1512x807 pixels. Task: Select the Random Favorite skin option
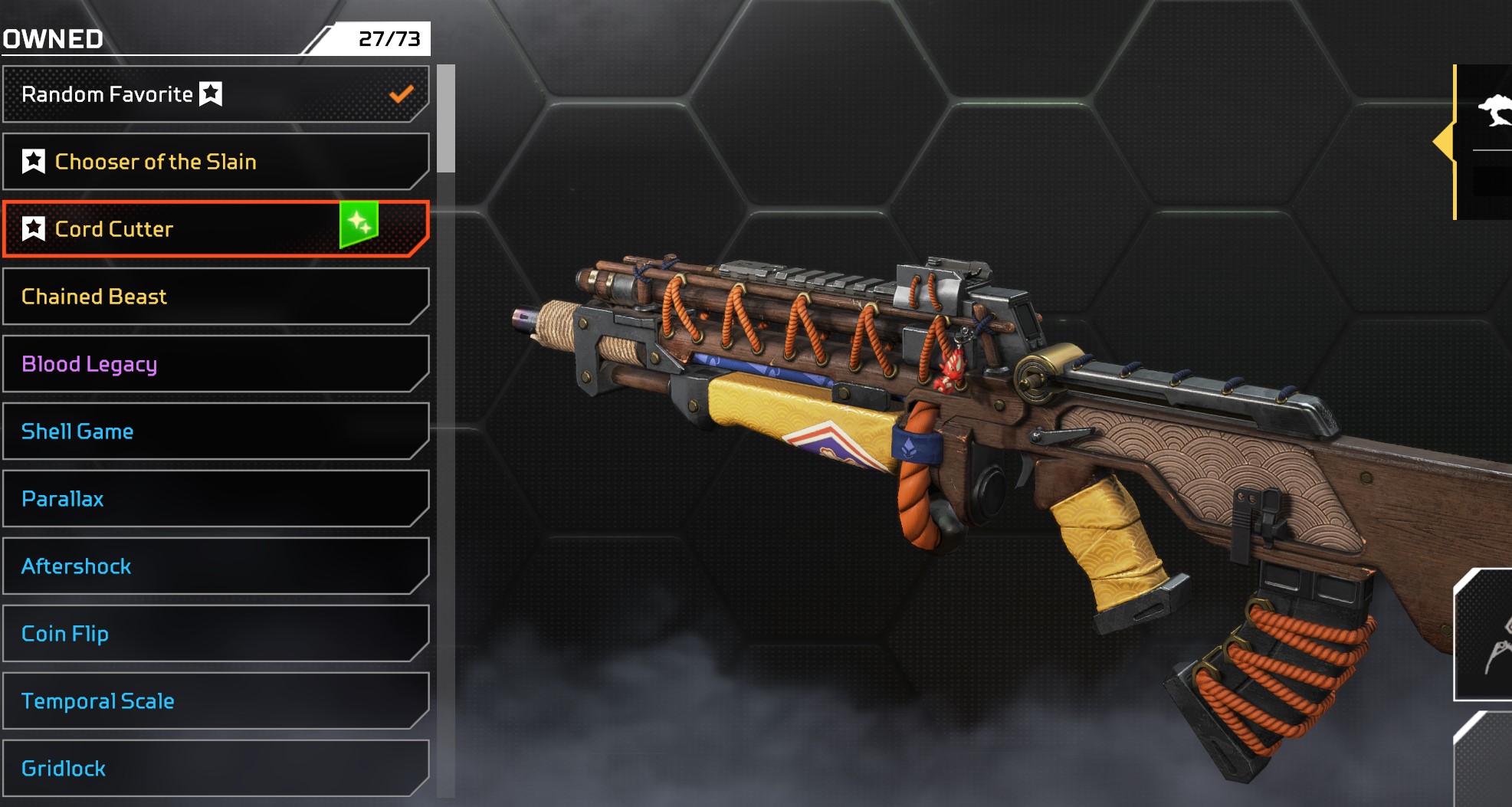point(215,94)
